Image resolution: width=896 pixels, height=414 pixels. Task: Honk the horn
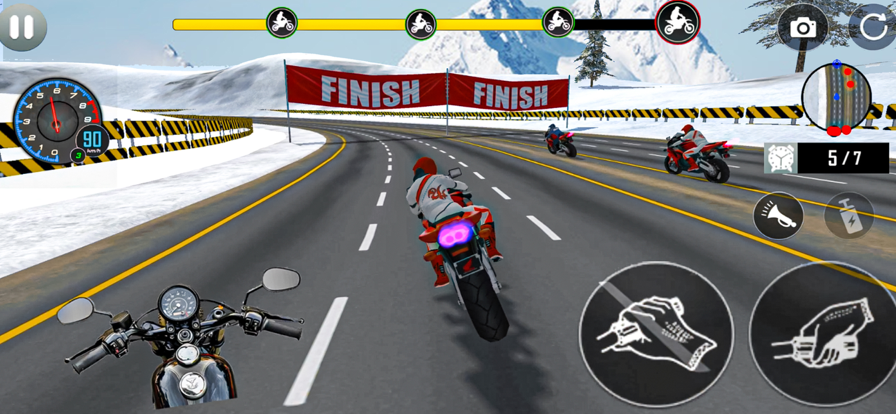pos(778,216)
